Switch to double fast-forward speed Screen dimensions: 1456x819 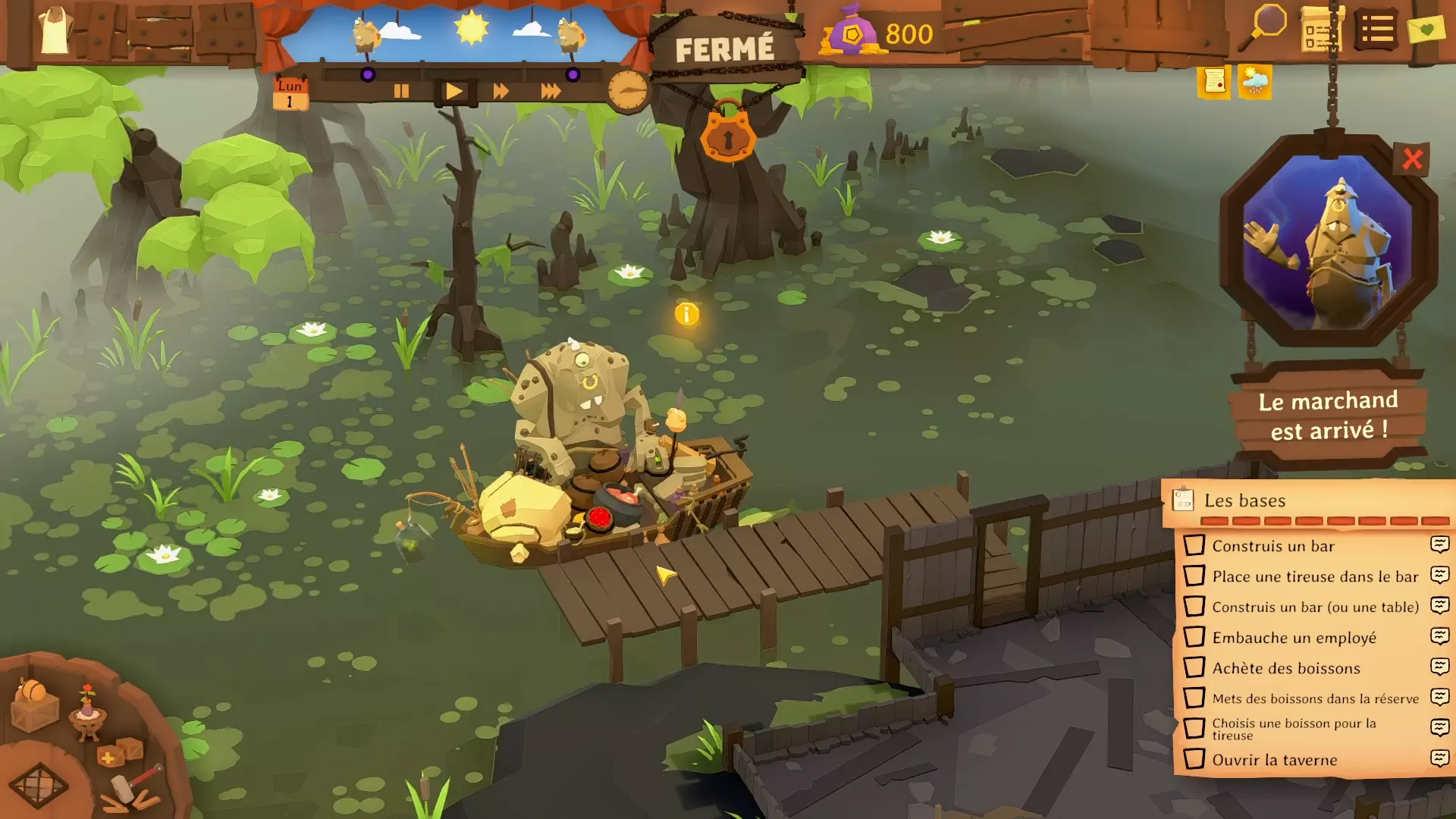coord(500,92)
